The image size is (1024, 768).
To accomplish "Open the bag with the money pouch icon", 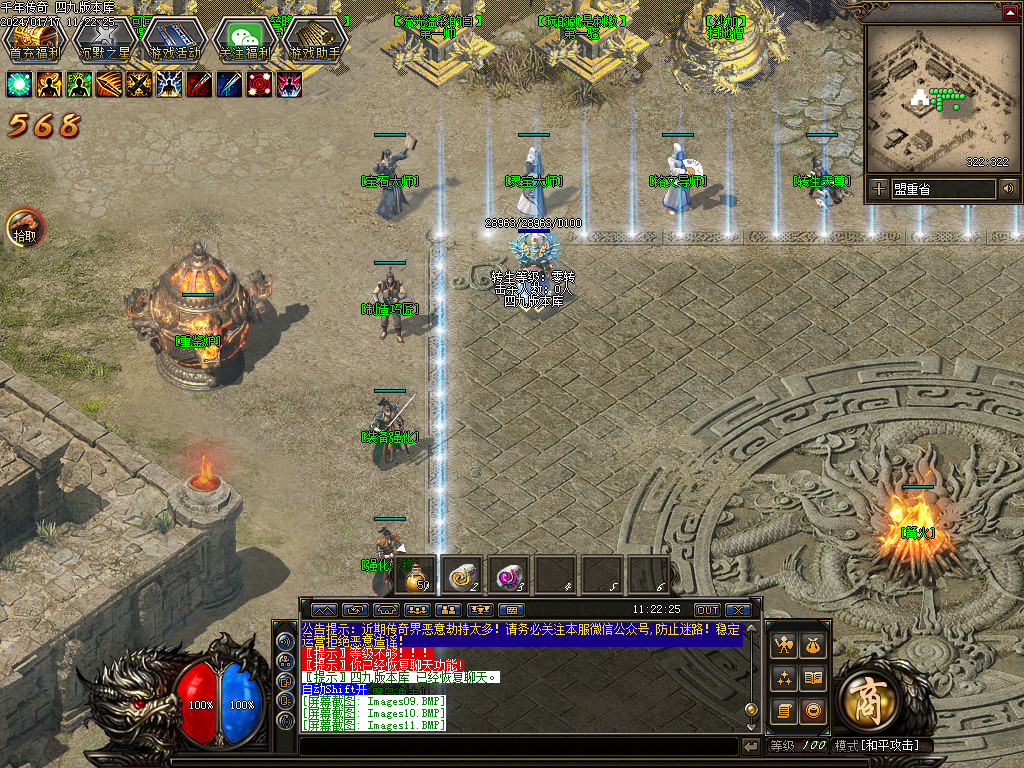I will tap(812, 645).
